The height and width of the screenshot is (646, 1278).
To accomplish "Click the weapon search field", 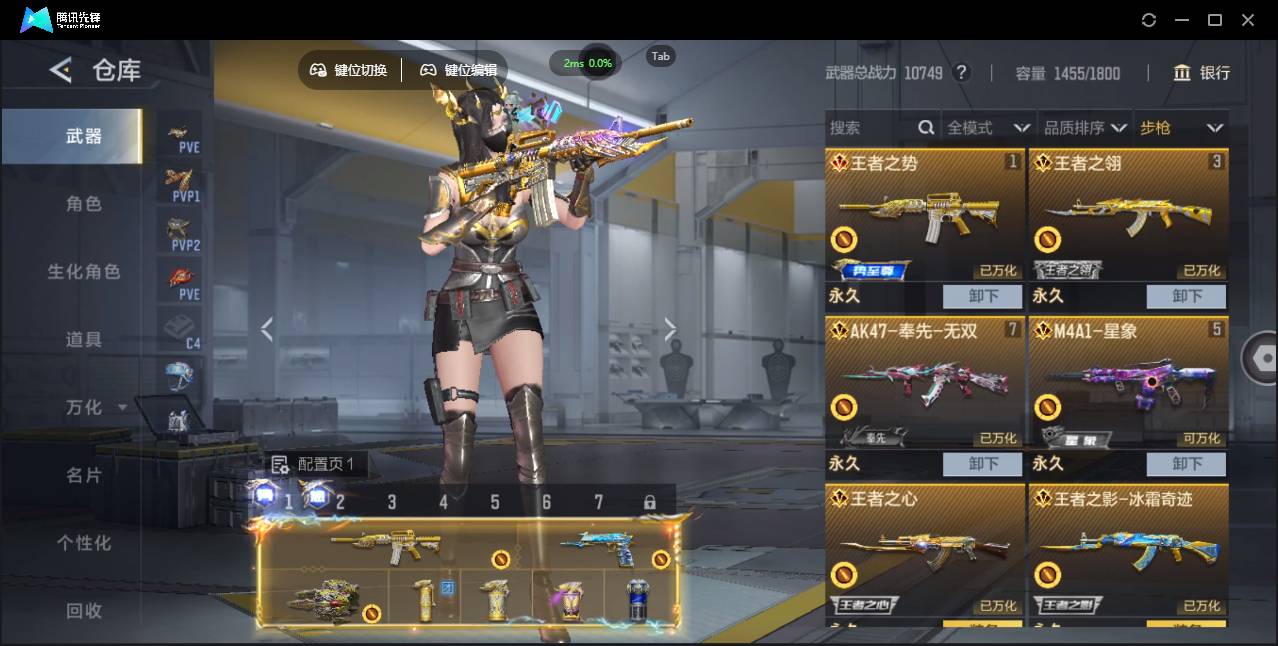I will [870, 128].
